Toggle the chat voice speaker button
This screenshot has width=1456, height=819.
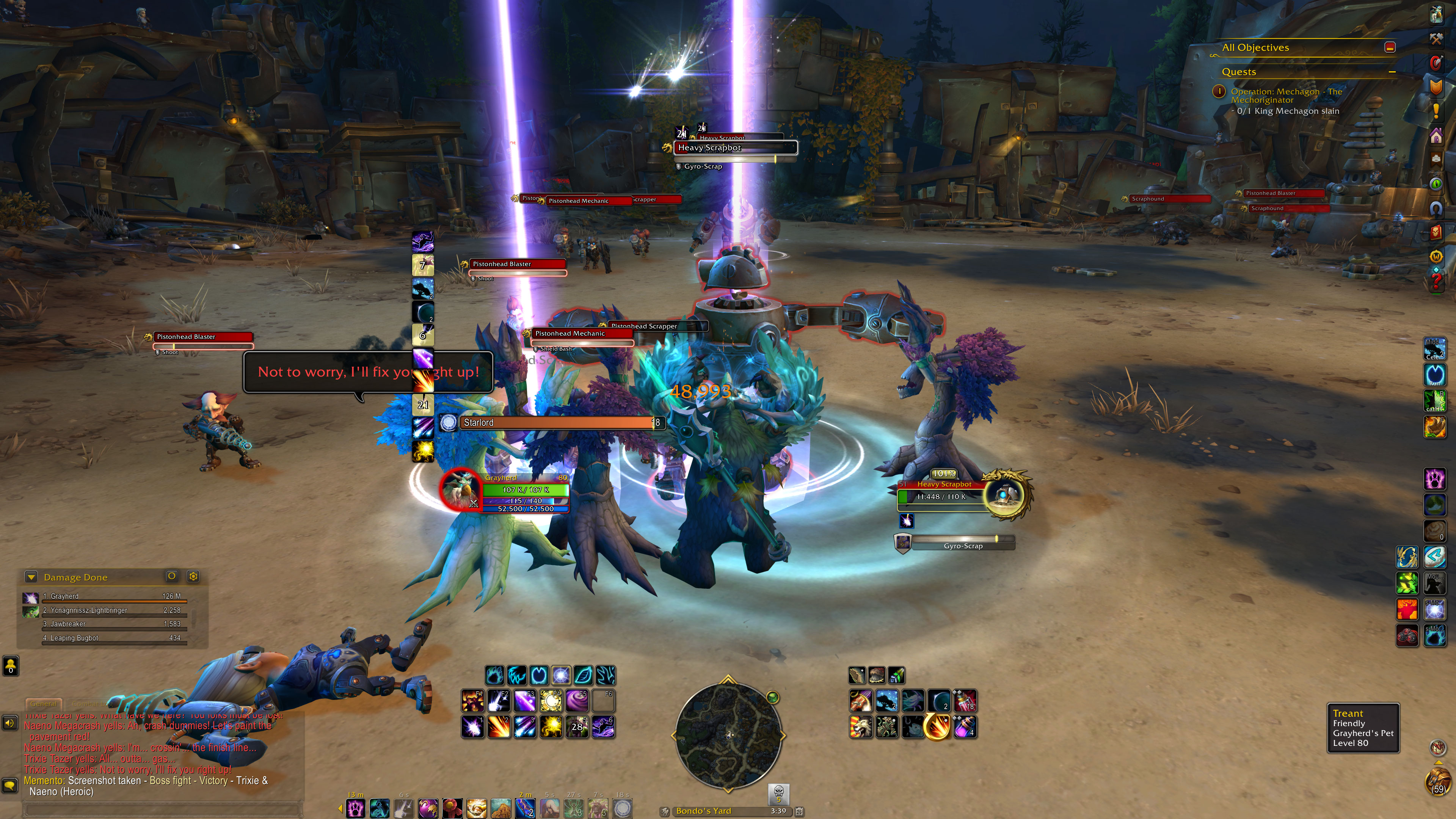tap(9, 723)
